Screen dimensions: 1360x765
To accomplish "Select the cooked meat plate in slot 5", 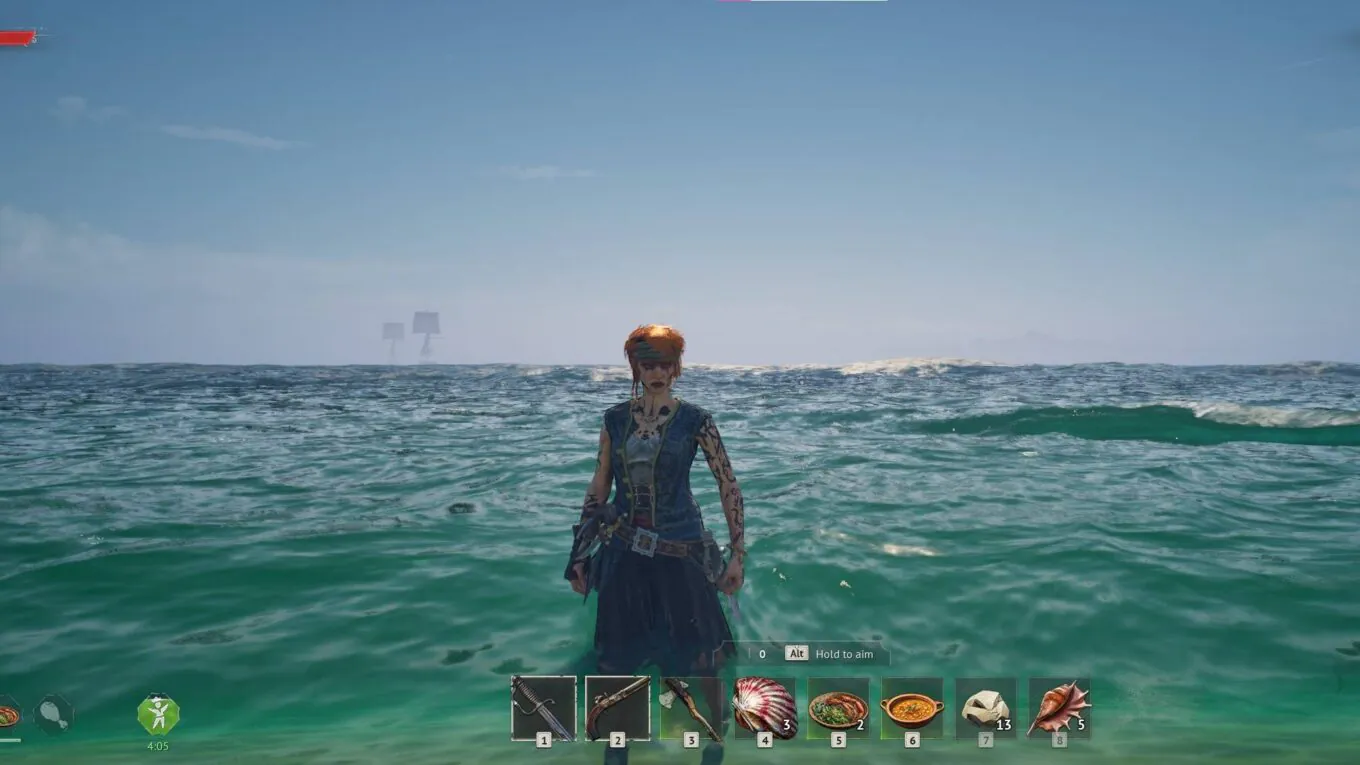I will 838,705.
